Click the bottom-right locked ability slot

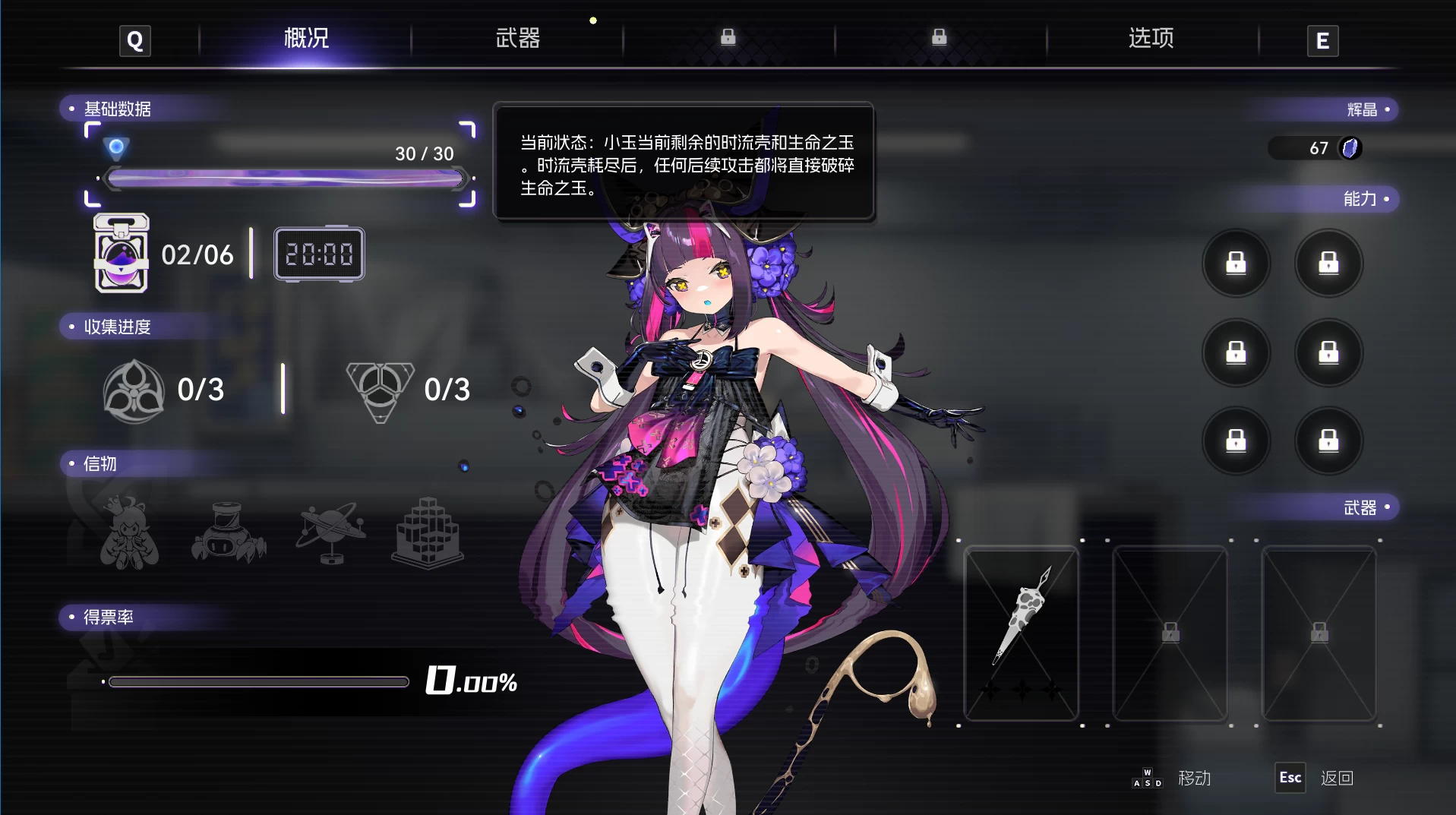point(1328,441)
